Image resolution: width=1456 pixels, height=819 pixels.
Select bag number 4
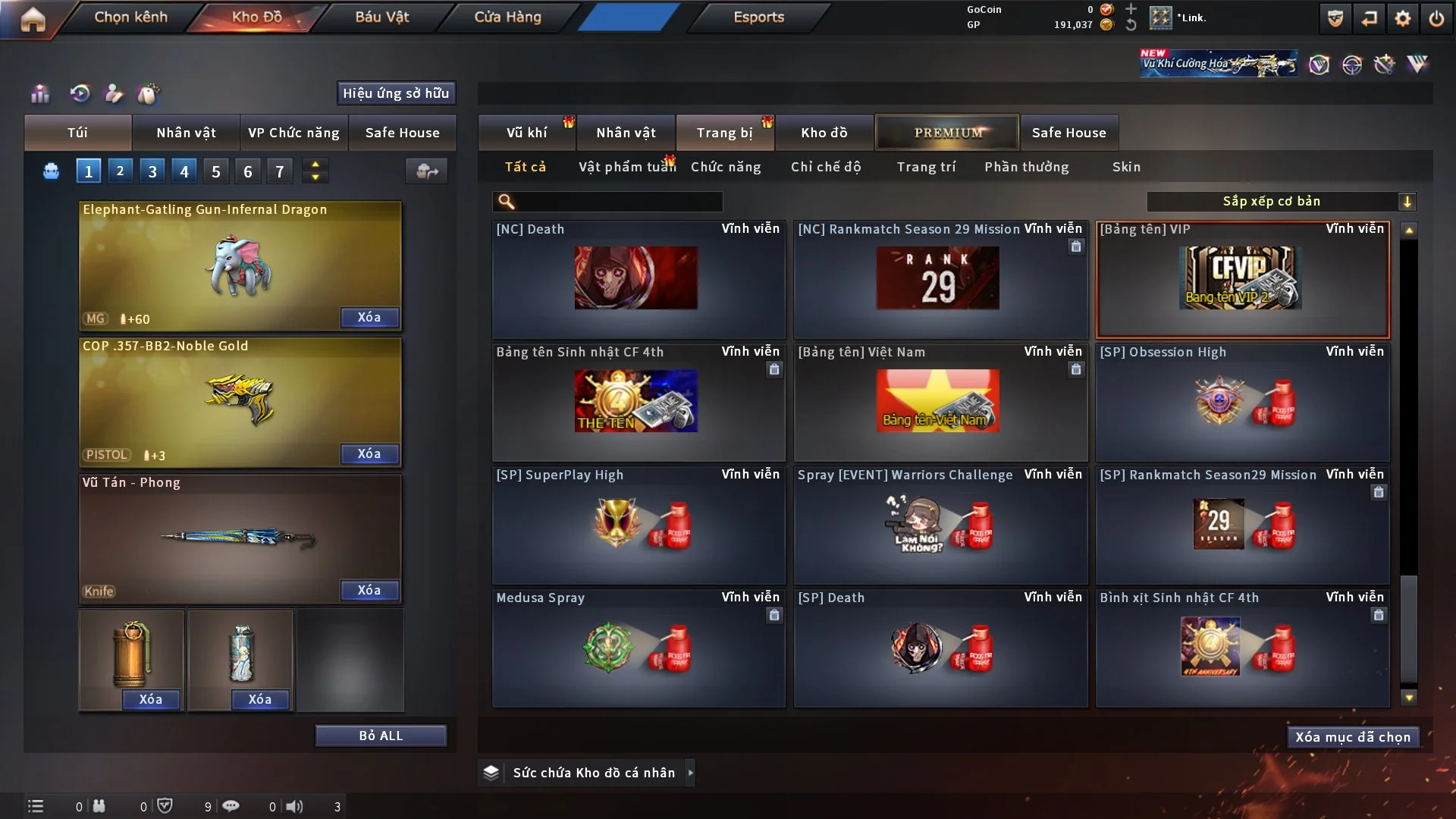pyautogui.click(x=184, y=171)
